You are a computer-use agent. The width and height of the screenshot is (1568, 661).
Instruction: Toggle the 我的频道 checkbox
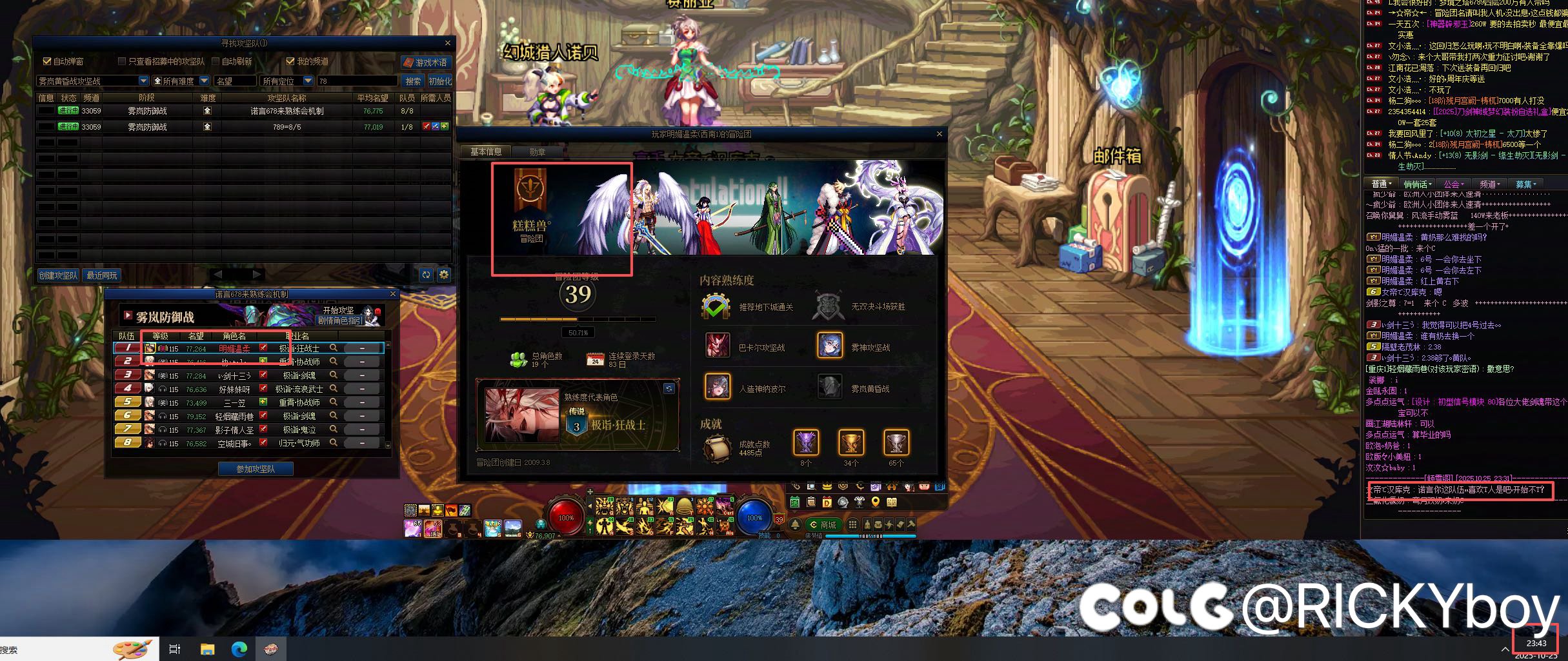click(x=290, y=61)
